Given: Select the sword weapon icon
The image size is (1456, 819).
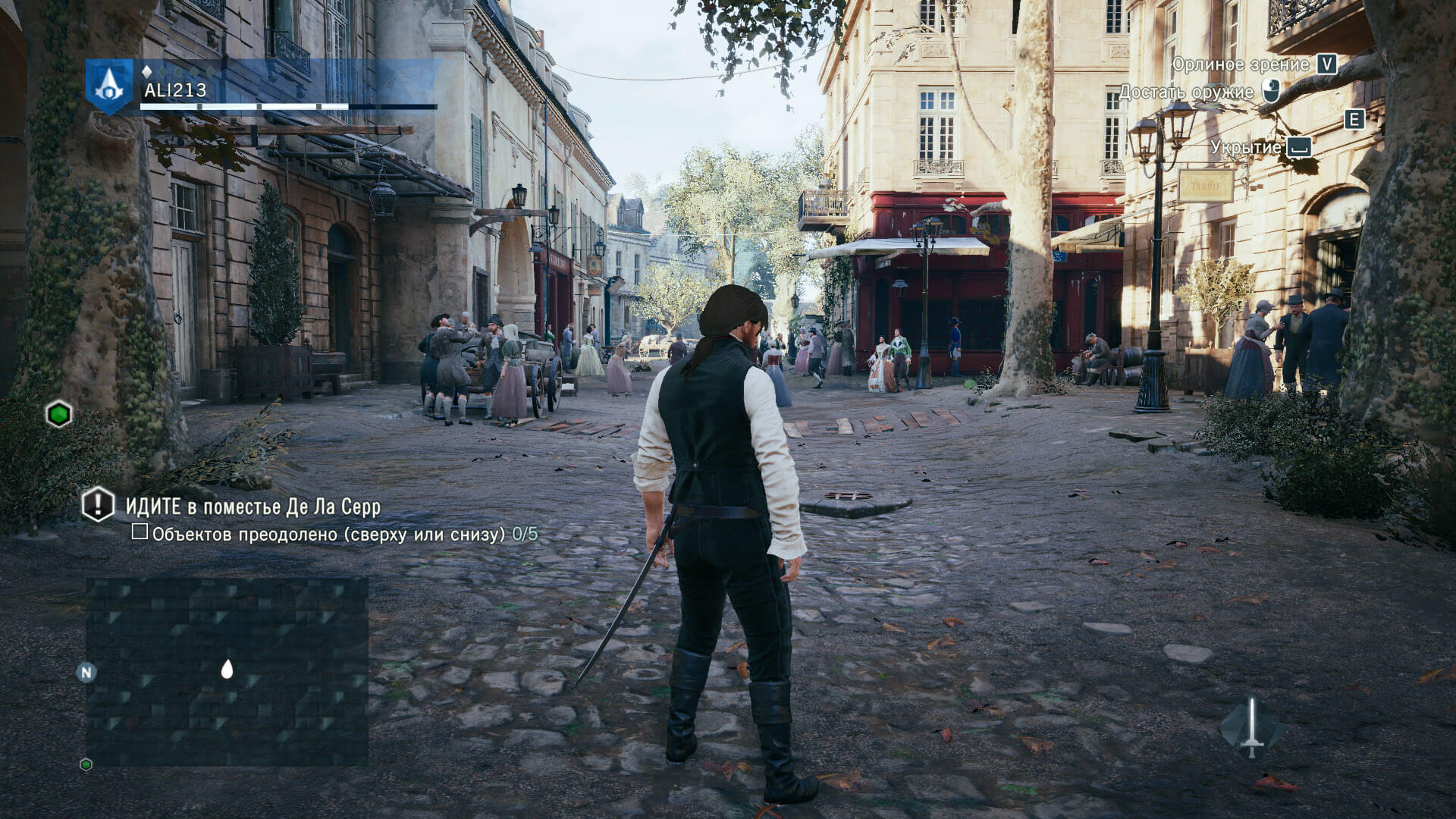Looking at the screenshot, I should coord(1252,727).
